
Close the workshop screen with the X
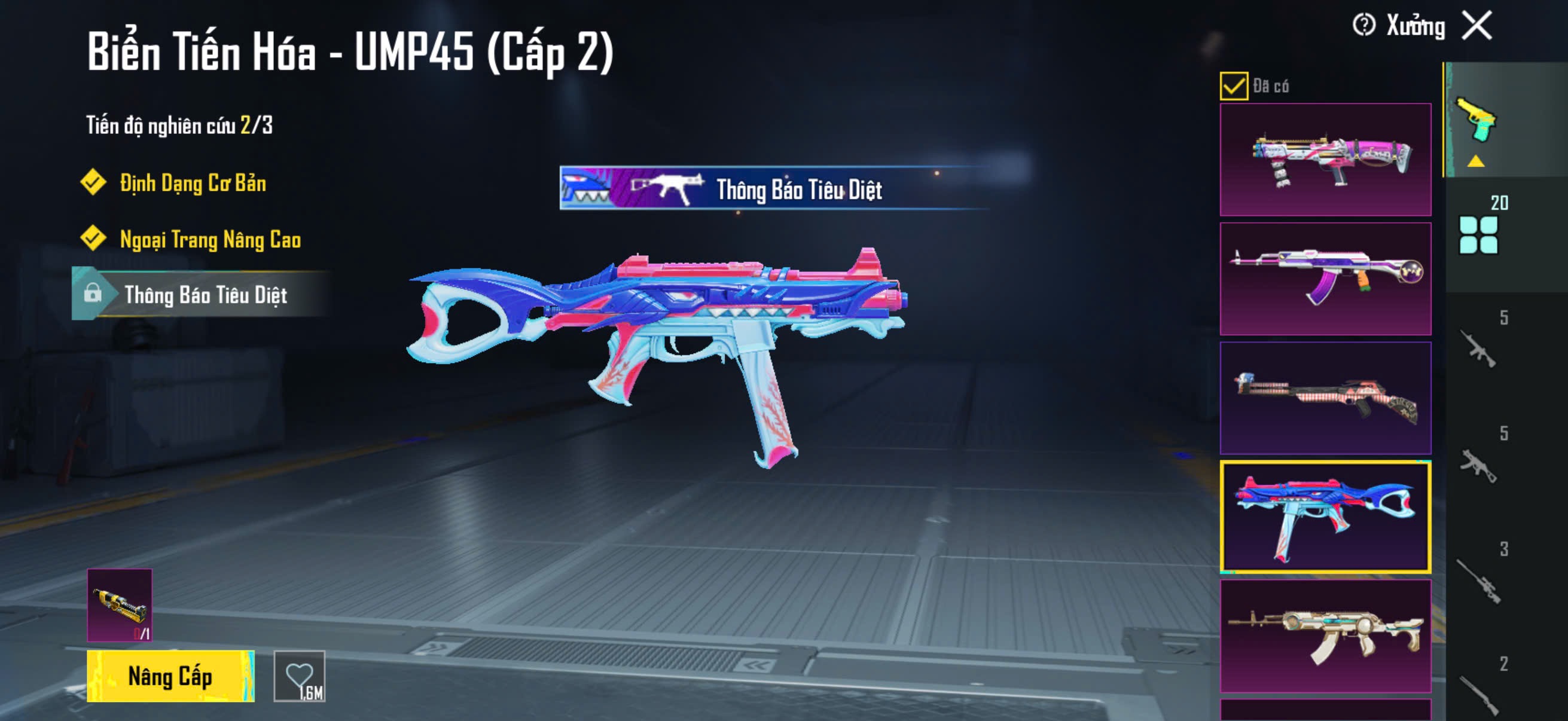pos(1477,26)
